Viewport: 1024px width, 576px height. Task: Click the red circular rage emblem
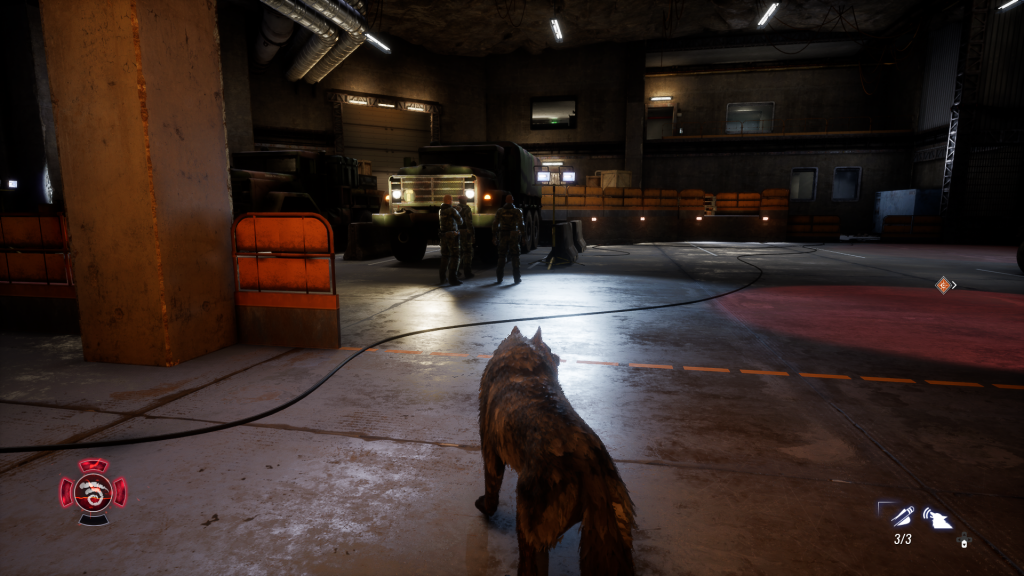click(x=93, y=491)
